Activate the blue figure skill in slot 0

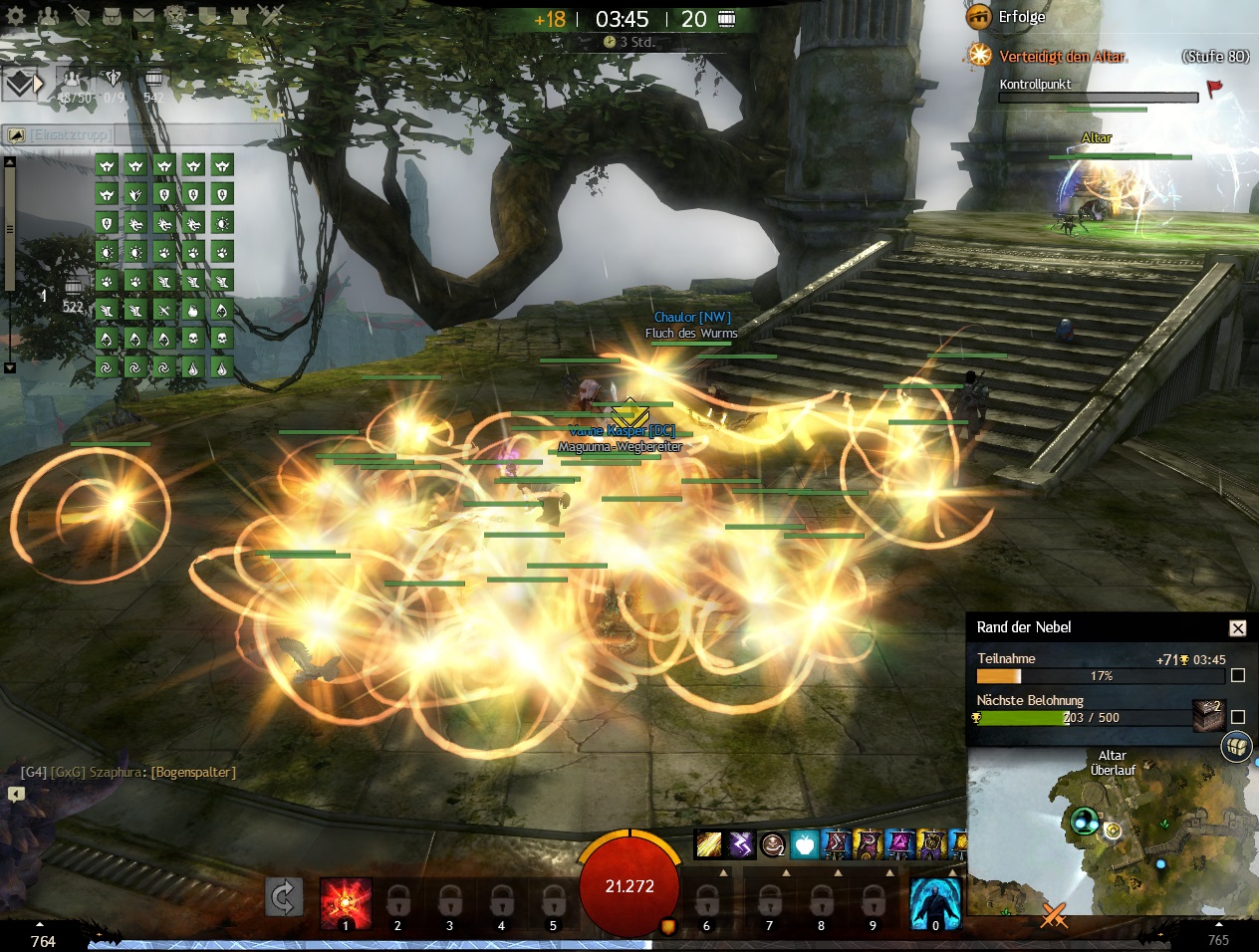935,902
